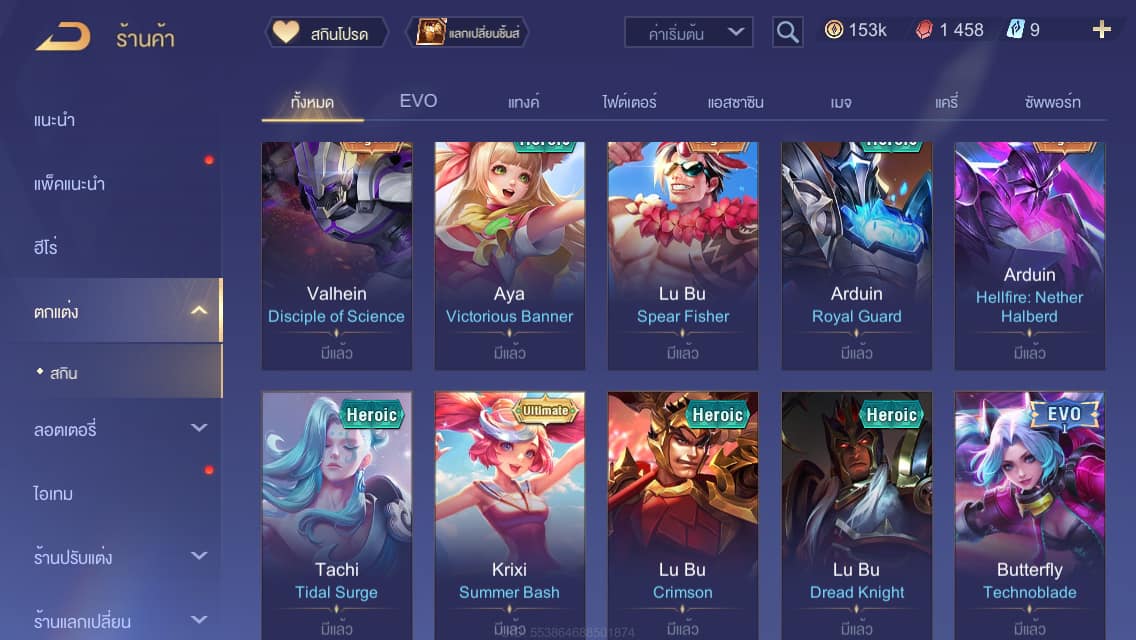Select the Aya Victorious Banner skin card

tap(509, 255)
